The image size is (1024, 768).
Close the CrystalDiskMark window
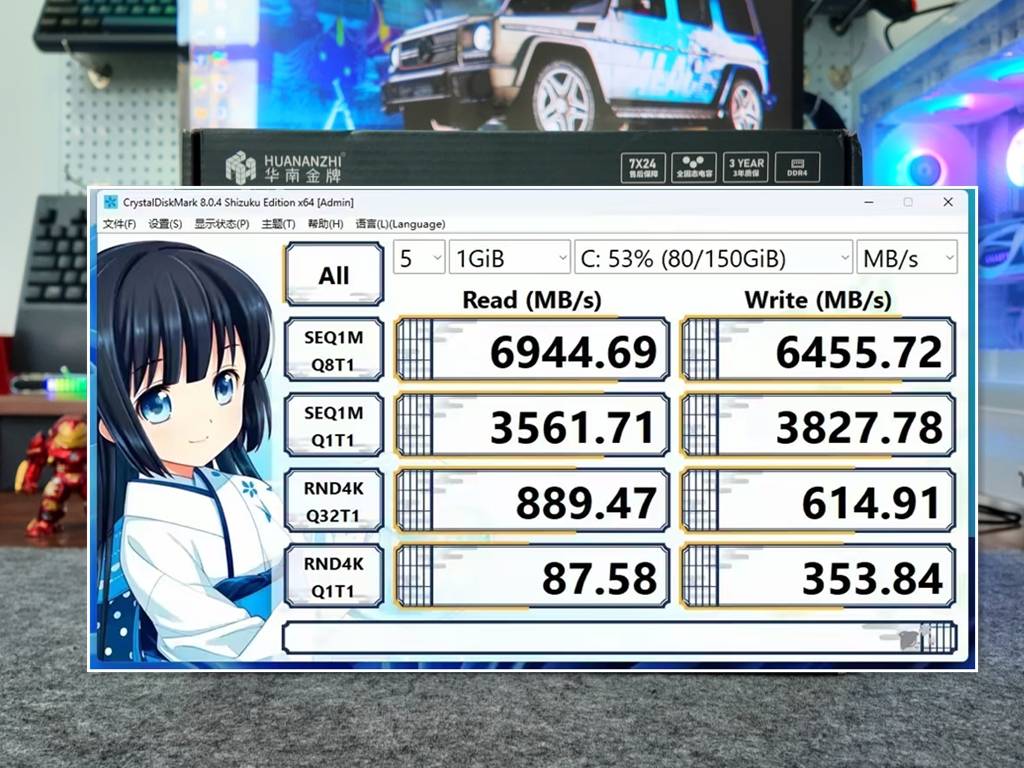point(948,202)
